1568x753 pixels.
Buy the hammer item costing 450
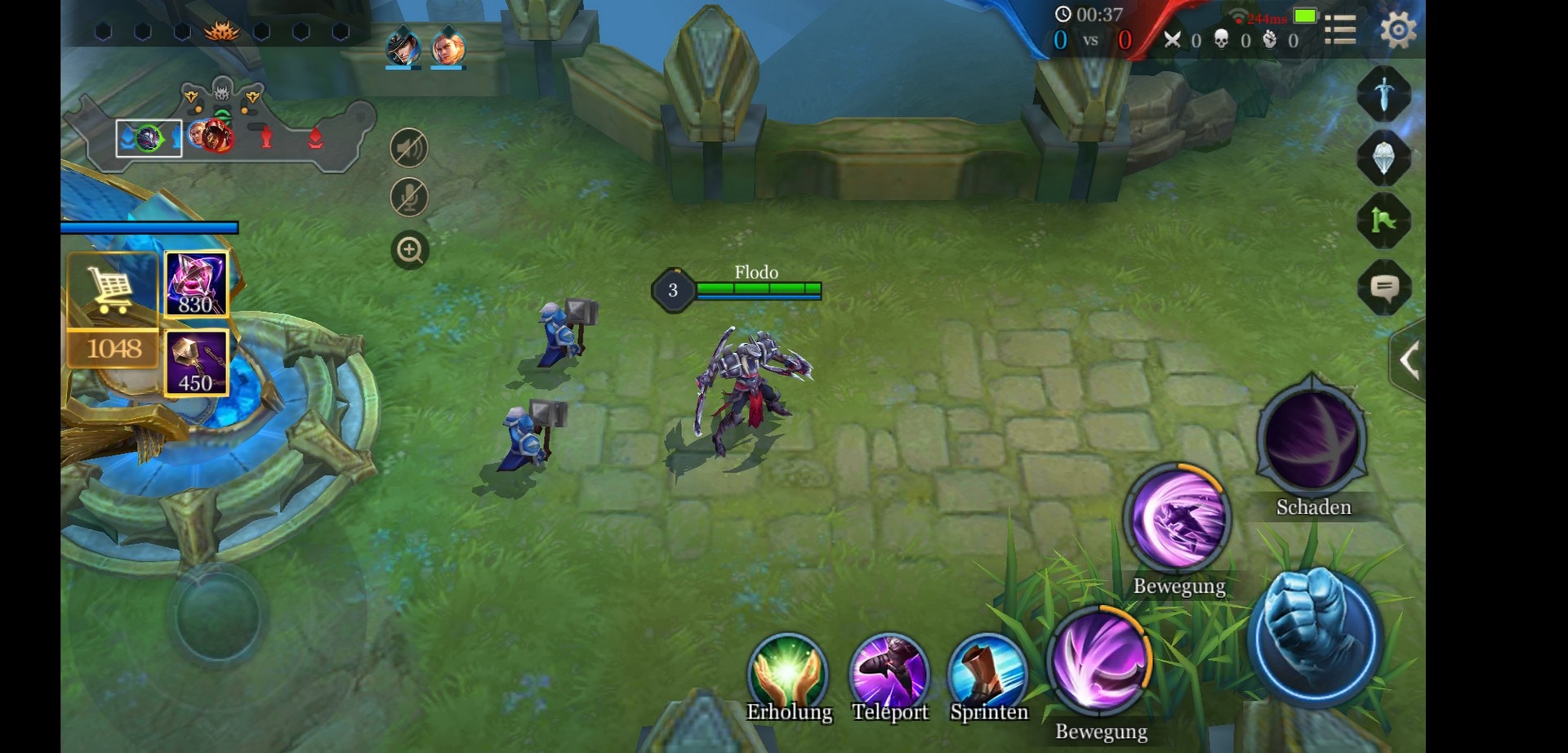196,363
